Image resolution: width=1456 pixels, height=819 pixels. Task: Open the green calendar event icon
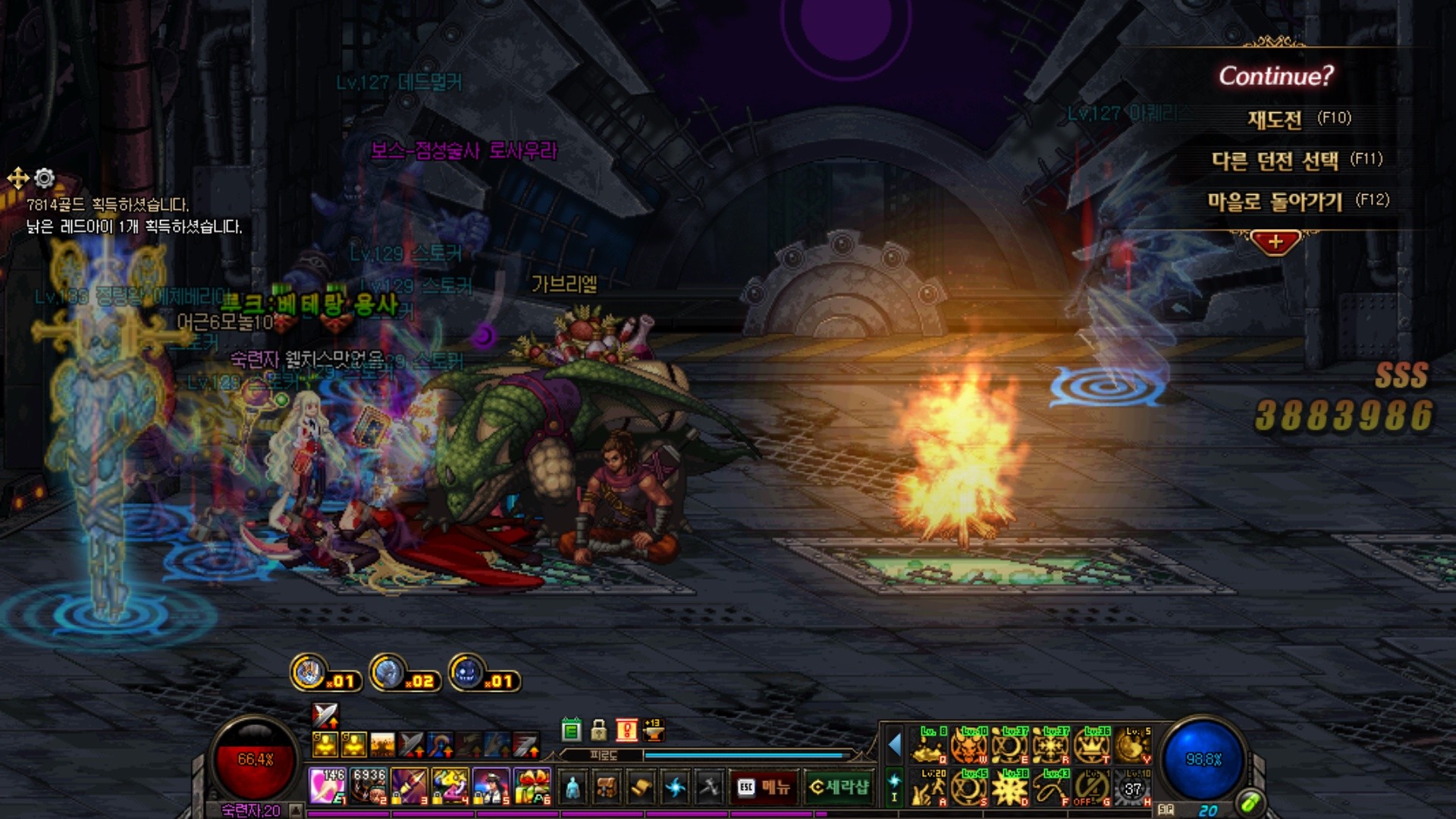571,730
